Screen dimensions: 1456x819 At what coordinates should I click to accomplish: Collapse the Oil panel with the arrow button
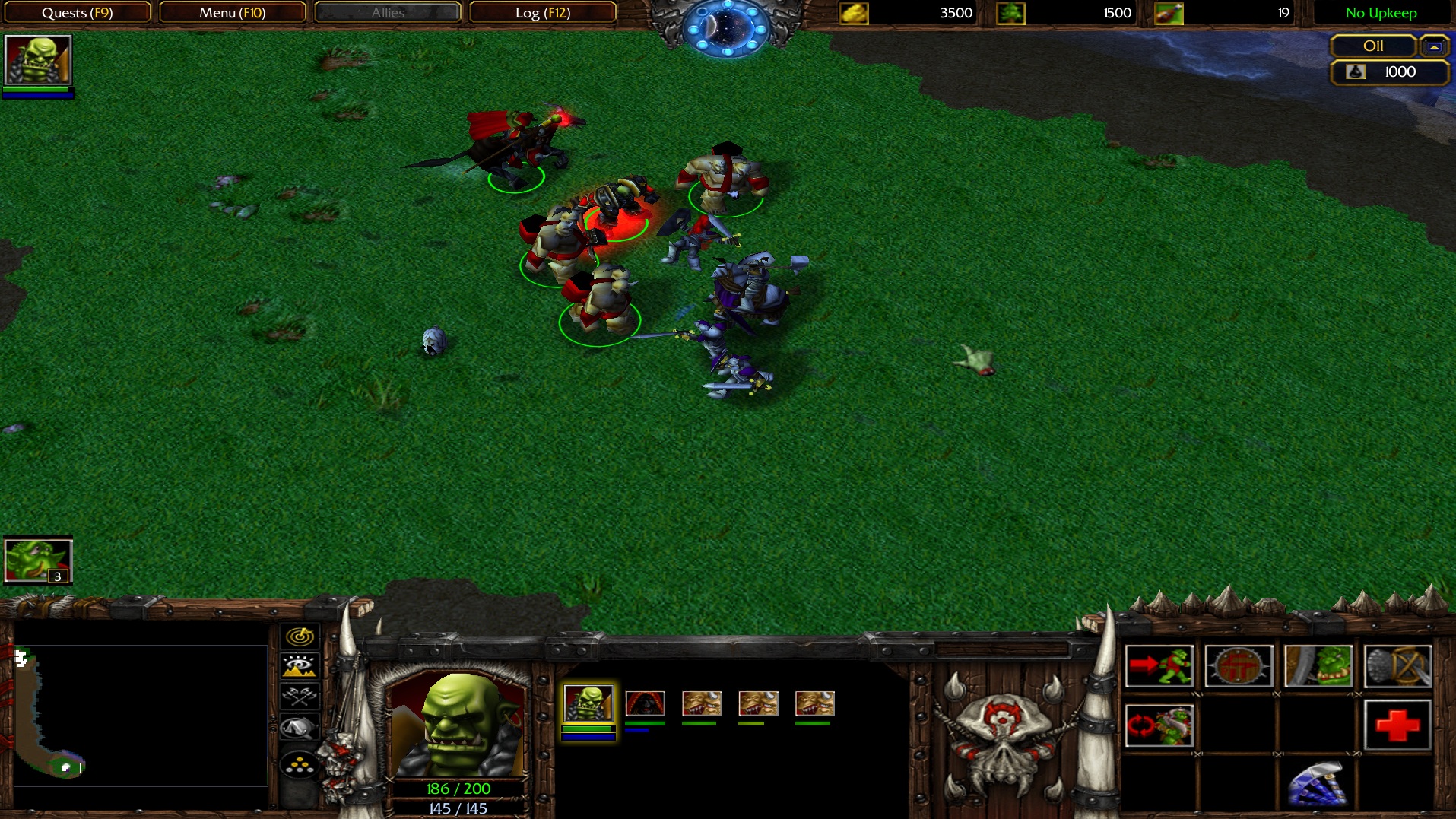[1434, 46]
